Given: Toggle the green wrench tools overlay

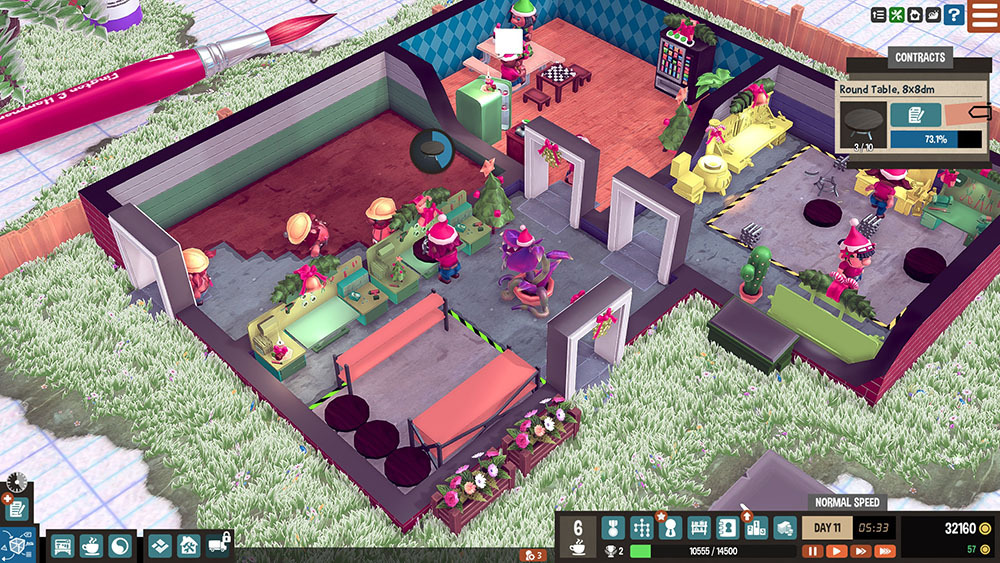Looking at the screenshot, I should pos(896,15).
